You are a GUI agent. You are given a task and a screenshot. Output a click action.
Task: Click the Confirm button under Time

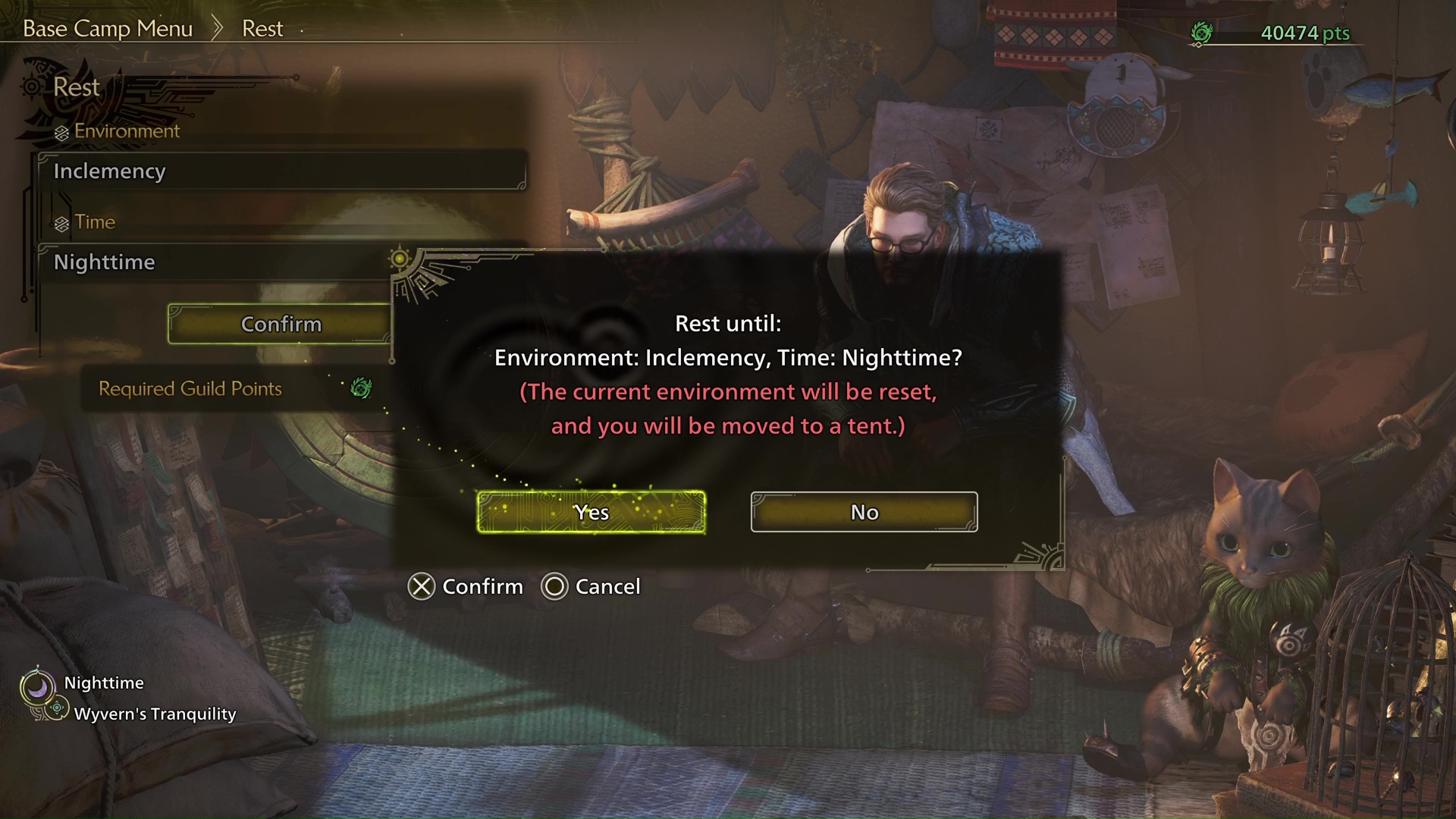[x=280, y=325]
